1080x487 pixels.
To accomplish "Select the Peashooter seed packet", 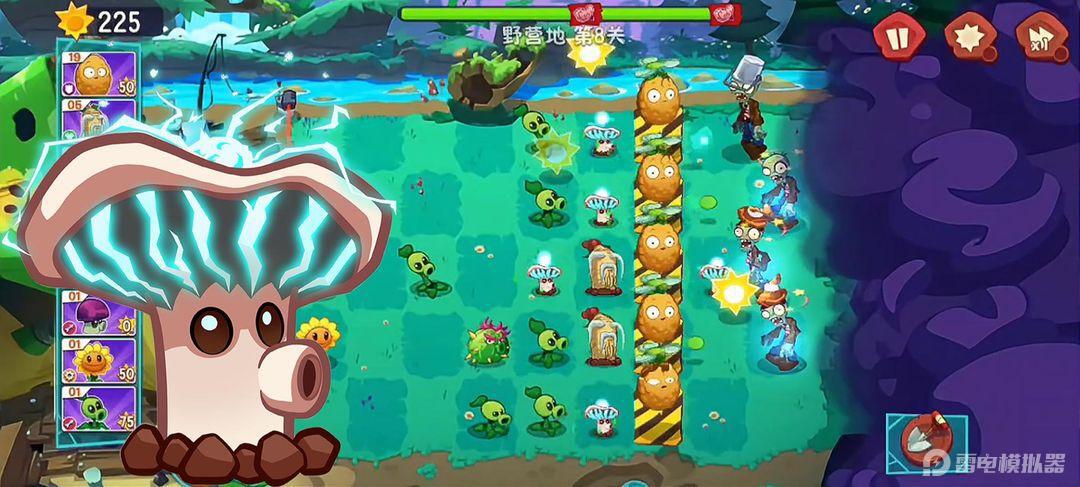I will [x=97, y=407].
